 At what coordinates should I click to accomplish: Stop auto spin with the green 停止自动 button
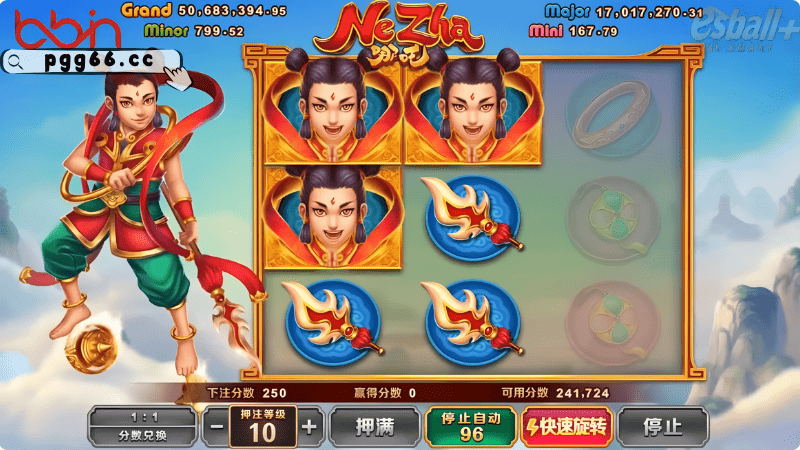470,426
